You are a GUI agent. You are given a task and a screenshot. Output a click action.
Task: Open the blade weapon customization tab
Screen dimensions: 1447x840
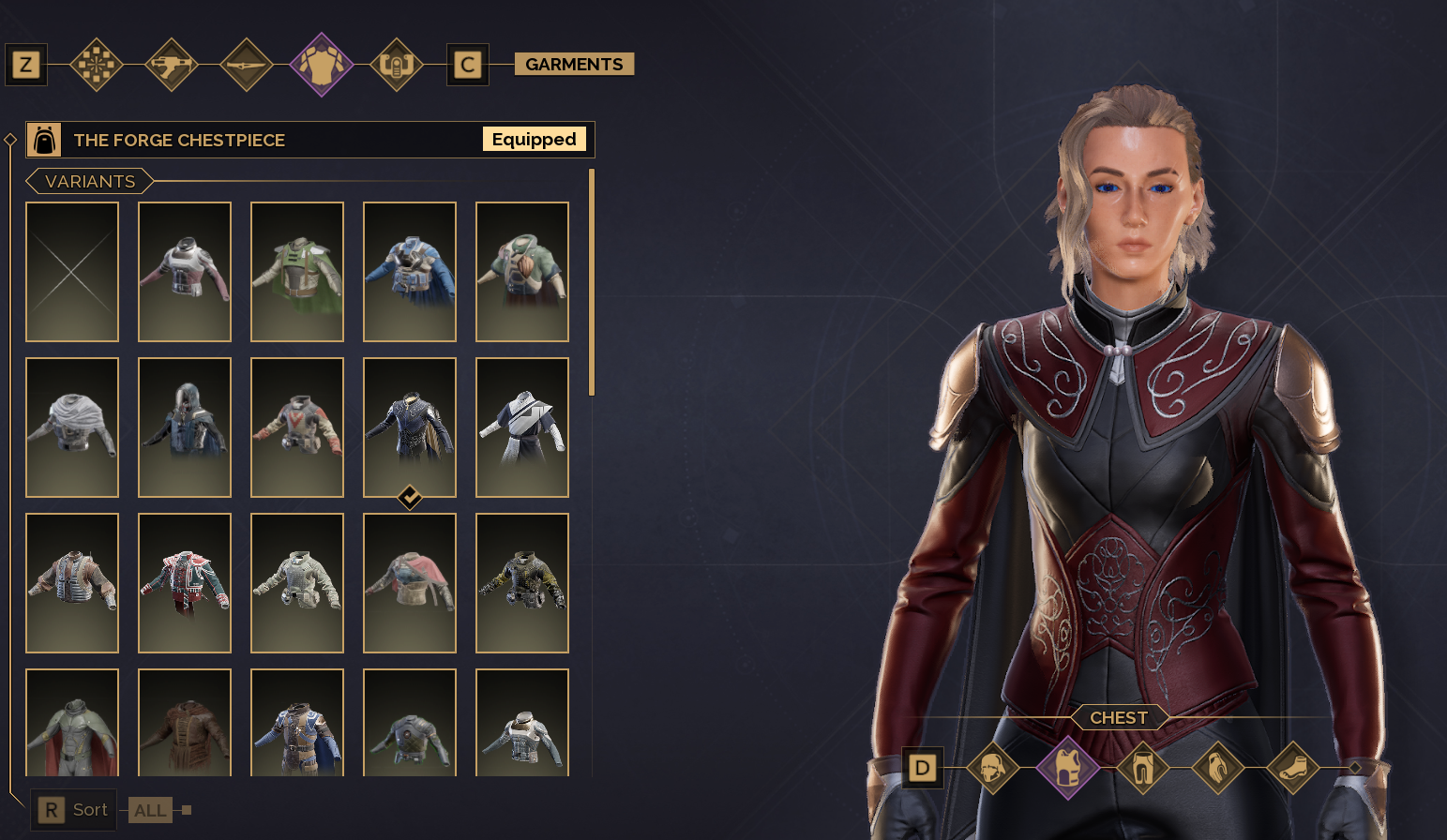(247, 65)
